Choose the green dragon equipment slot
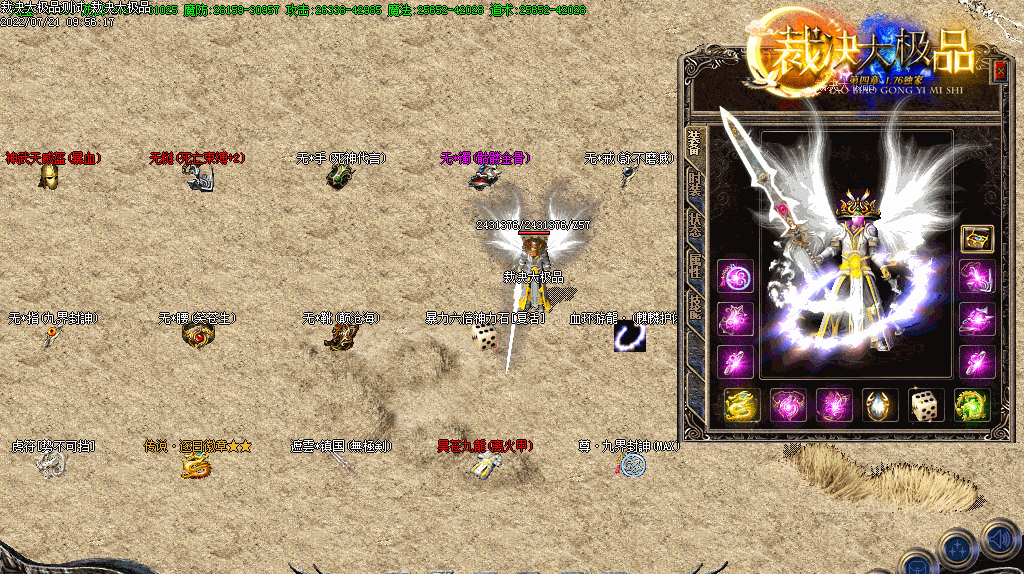This screenshot has width=1024, height=574. pyautogui.click(x=972, y=405)
